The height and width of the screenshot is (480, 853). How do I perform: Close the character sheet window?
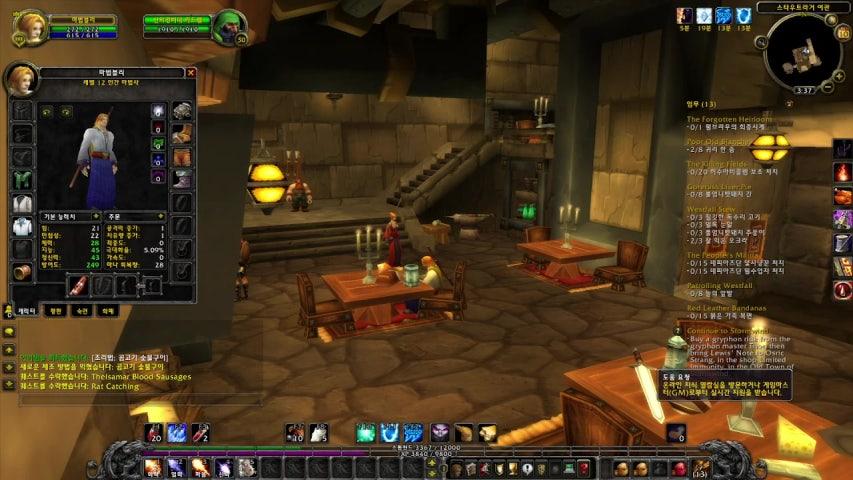pyautogui.click(x=190, y=73)
